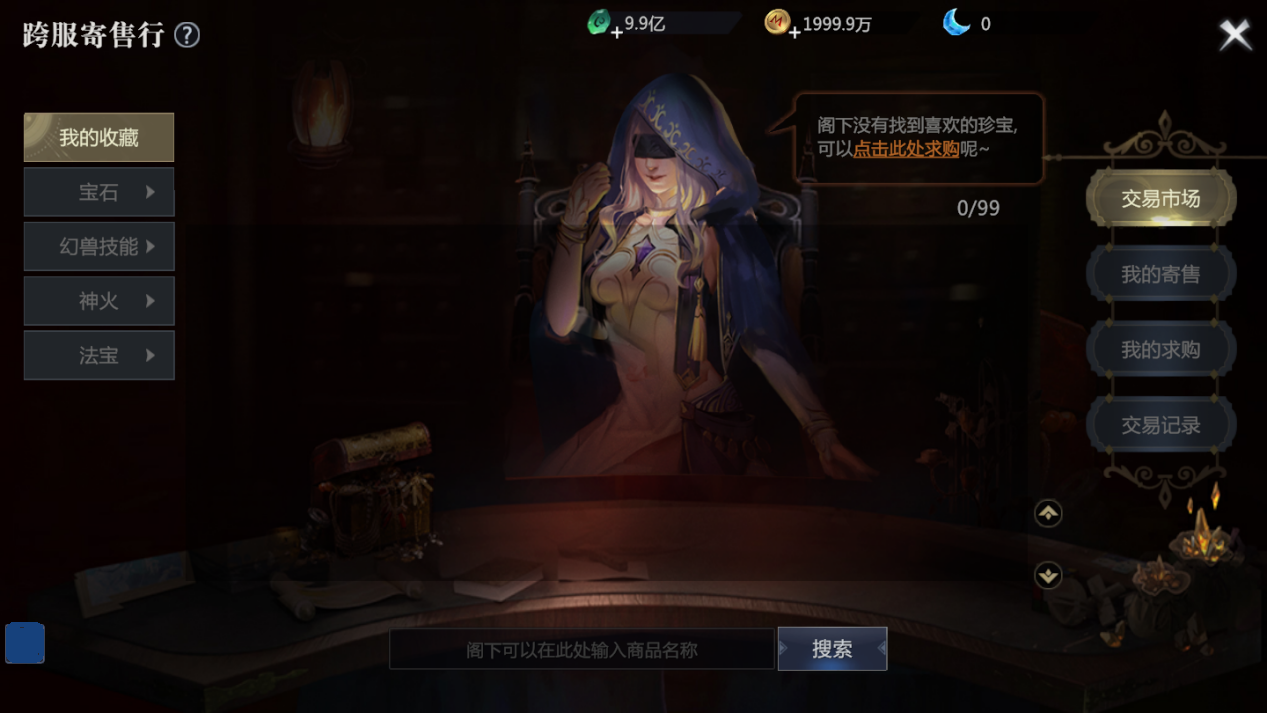Tap the blue square icon at bottom-left
Viewport: 1267px width, 713px height.
click(25, 643)
